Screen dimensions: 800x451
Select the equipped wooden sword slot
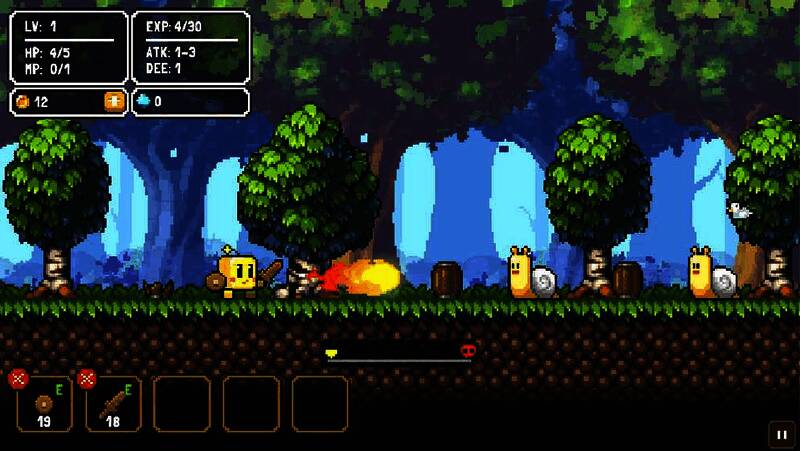(114, 405)
